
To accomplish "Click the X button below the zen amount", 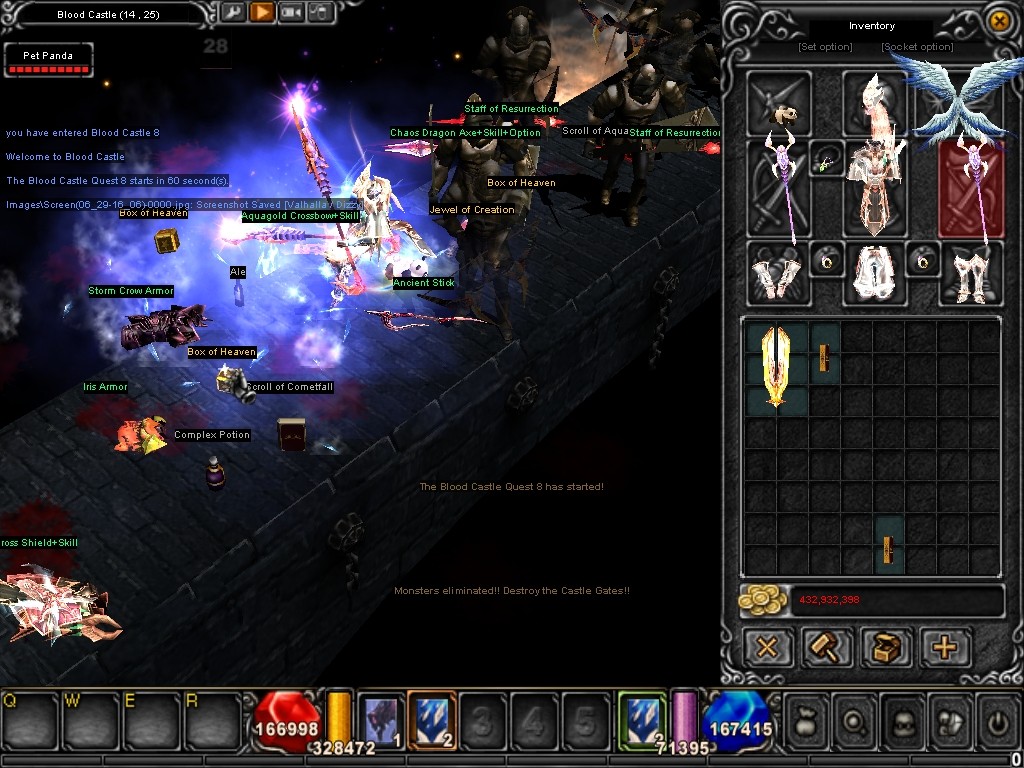I will 766,648.
